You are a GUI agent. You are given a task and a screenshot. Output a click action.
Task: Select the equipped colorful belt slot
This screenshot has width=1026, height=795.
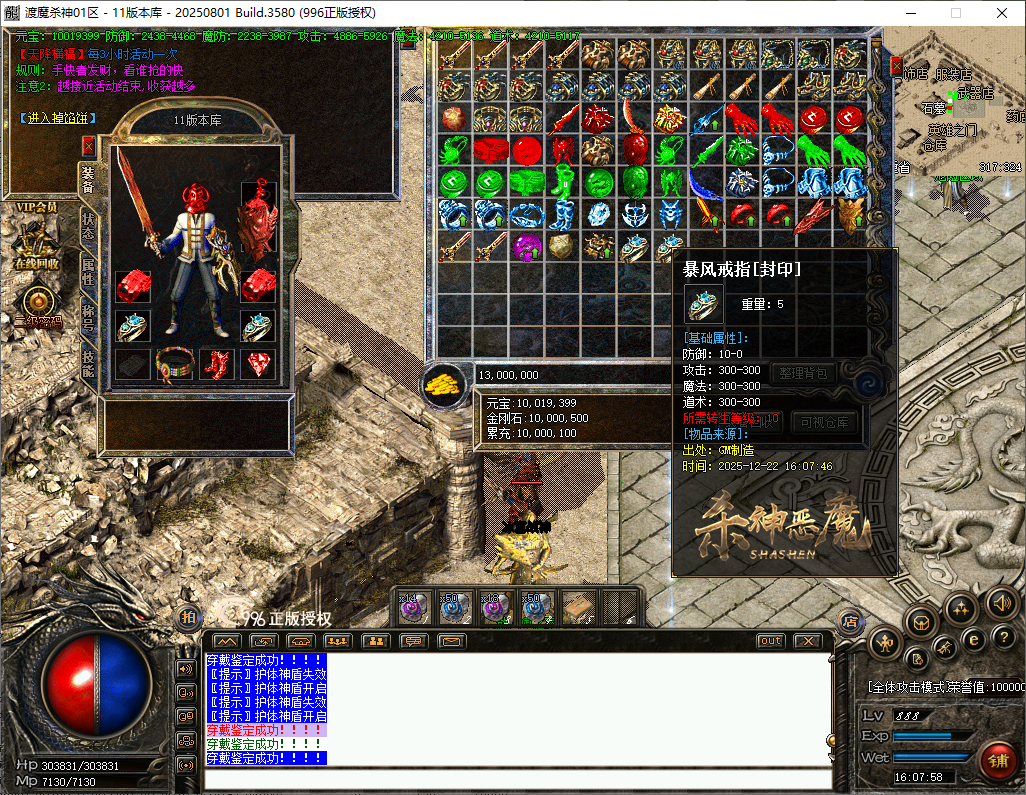click(174, 364)
